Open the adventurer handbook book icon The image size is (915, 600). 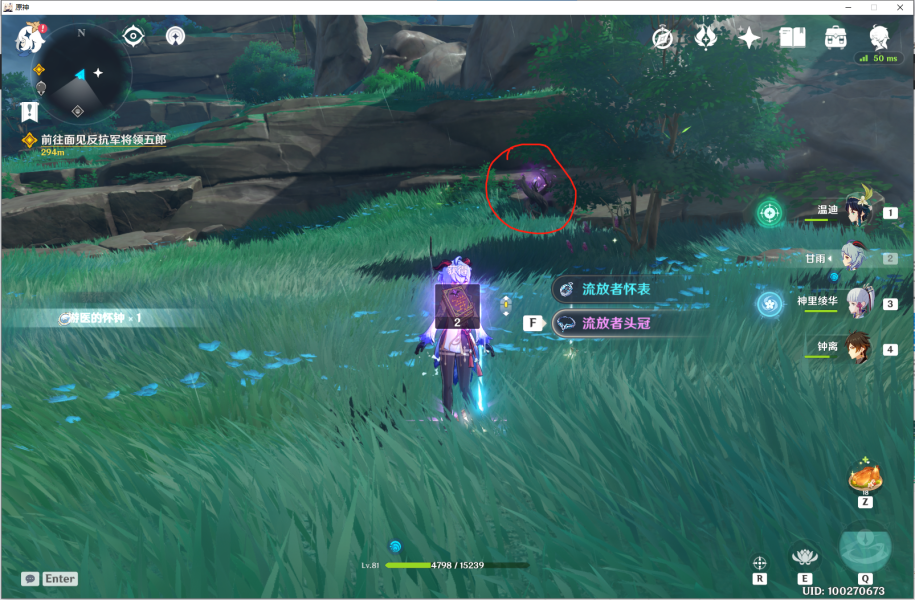[792, 38]
